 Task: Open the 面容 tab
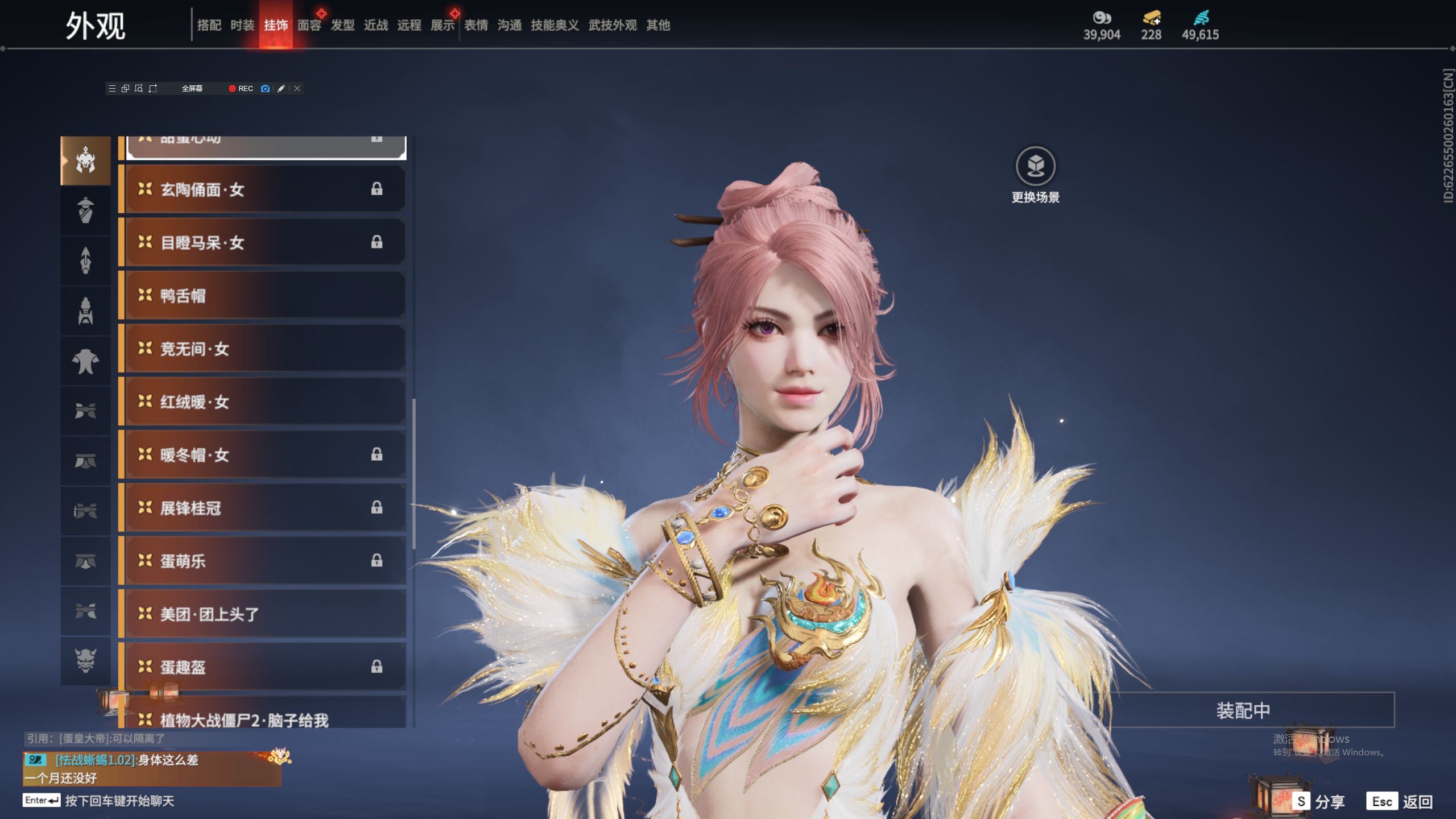tap(309, 25)
